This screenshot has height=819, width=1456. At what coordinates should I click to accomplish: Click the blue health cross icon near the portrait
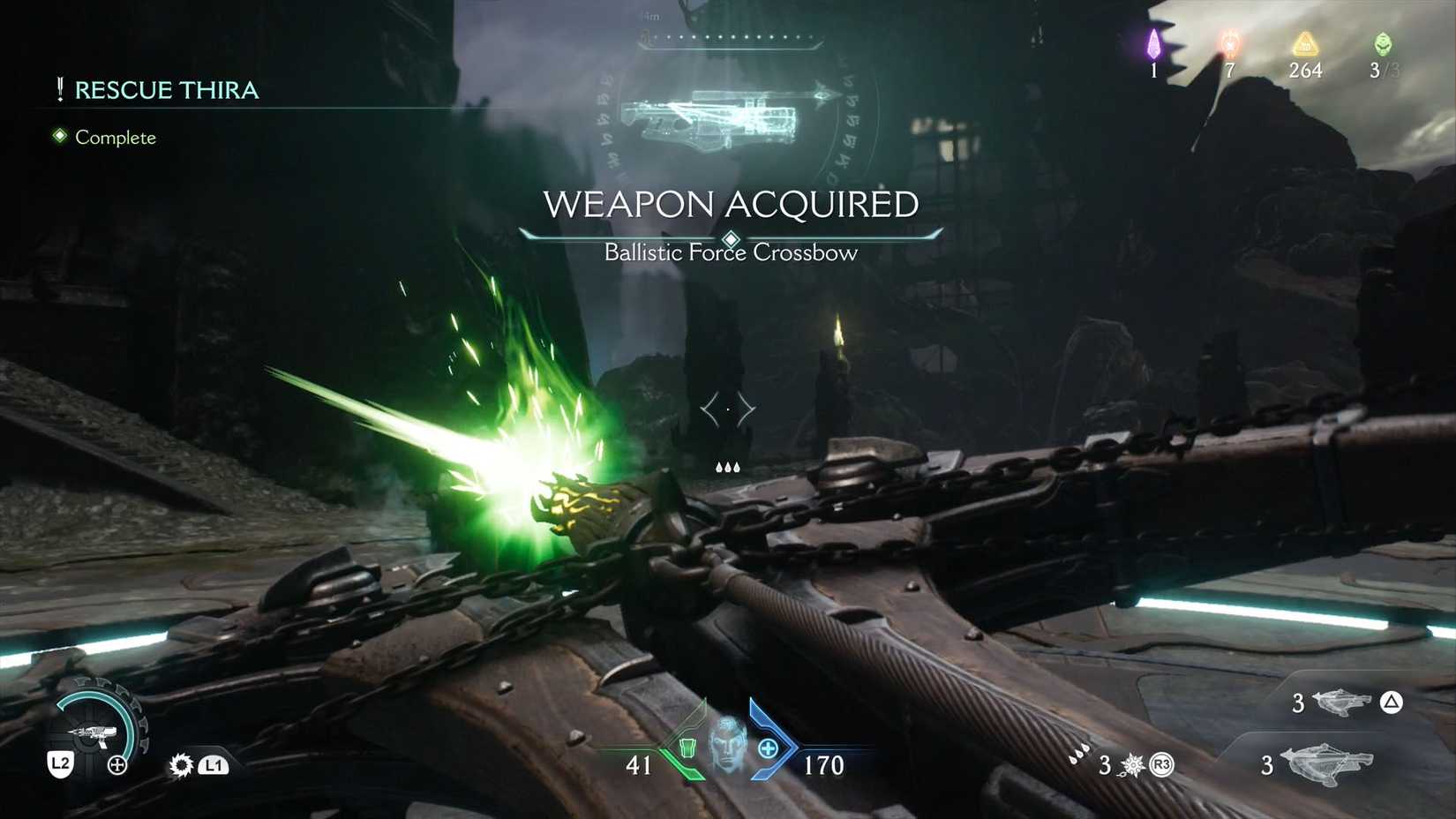(x=768, y=748)
